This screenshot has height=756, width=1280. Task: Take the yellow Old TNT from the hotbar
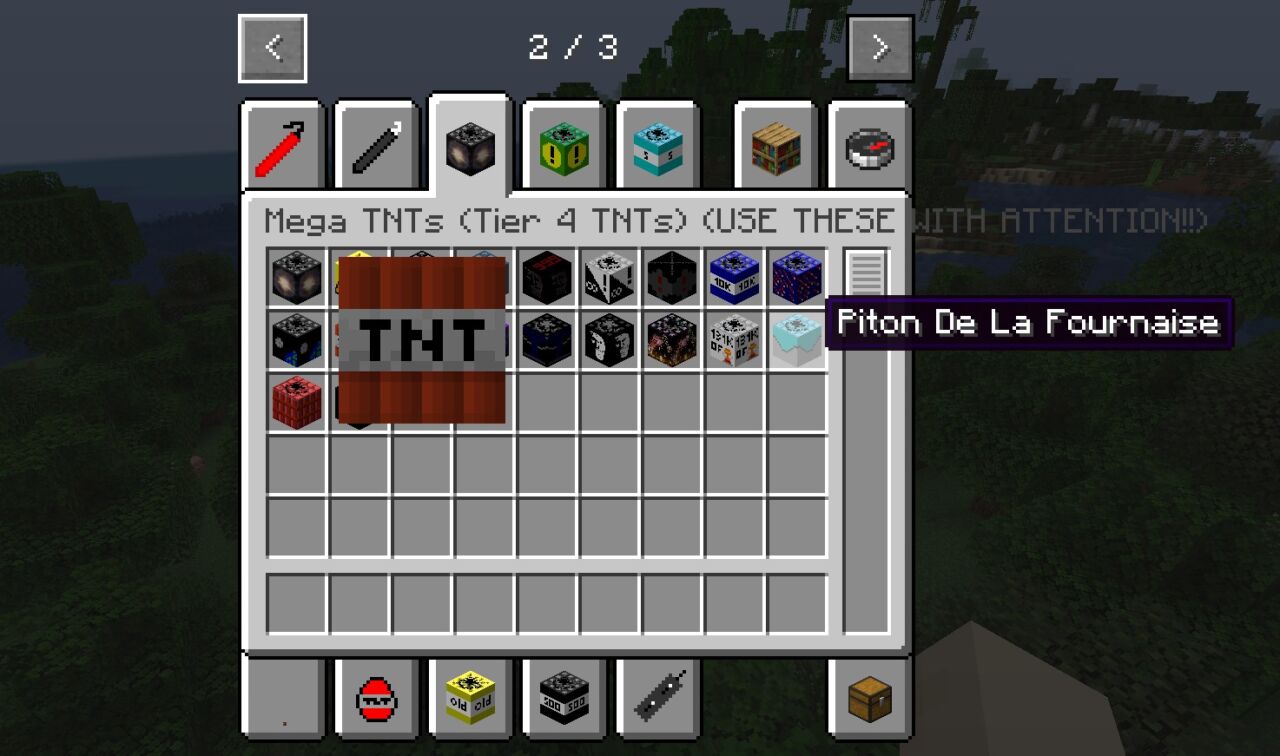coord(470,700)
